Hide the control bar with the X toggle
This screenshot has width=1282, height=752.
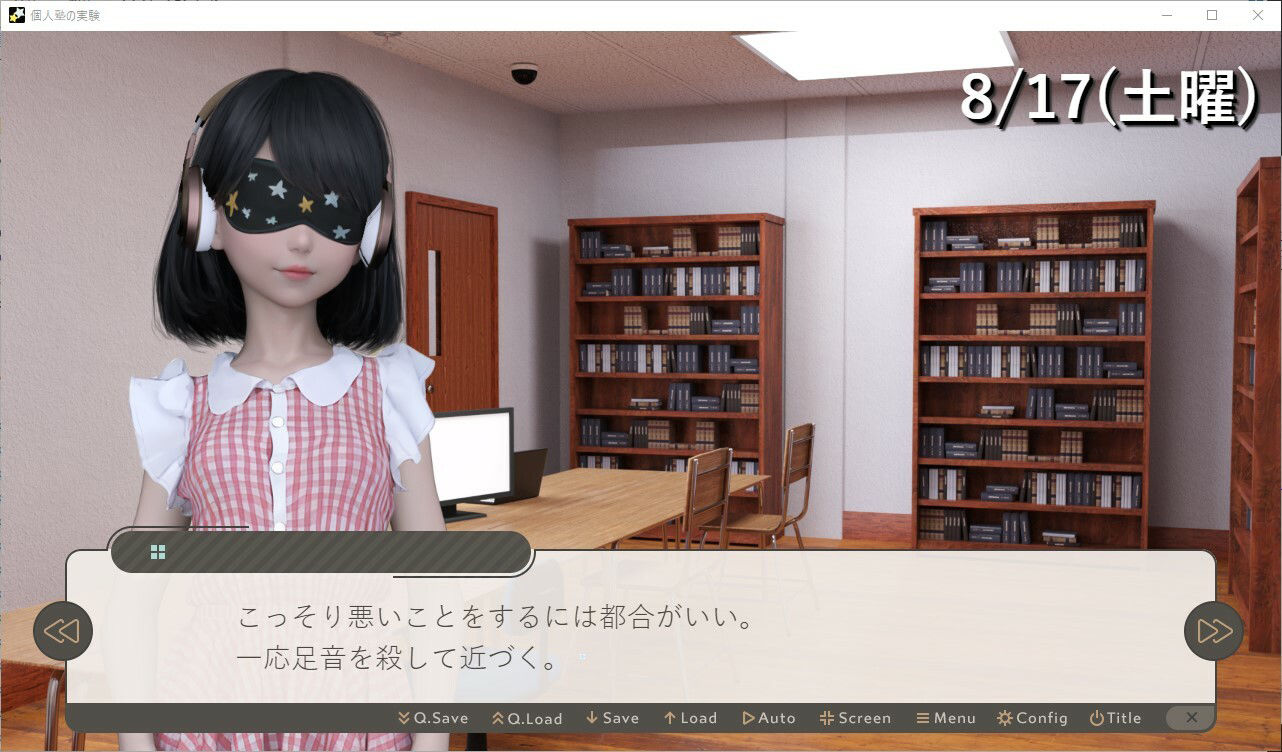[1190, 717]
